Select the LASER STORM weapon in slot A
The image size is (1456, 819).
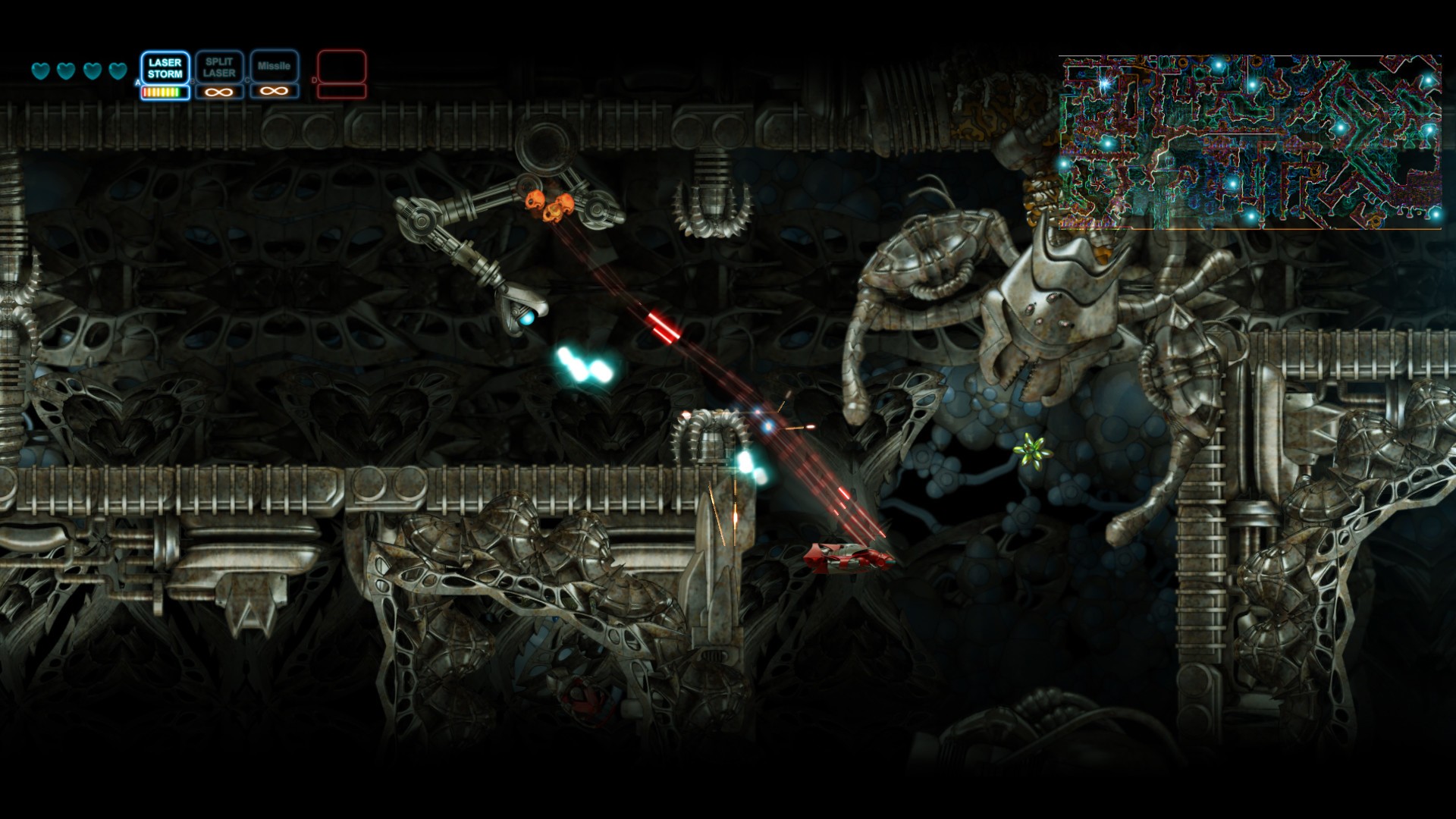[165, 67]
